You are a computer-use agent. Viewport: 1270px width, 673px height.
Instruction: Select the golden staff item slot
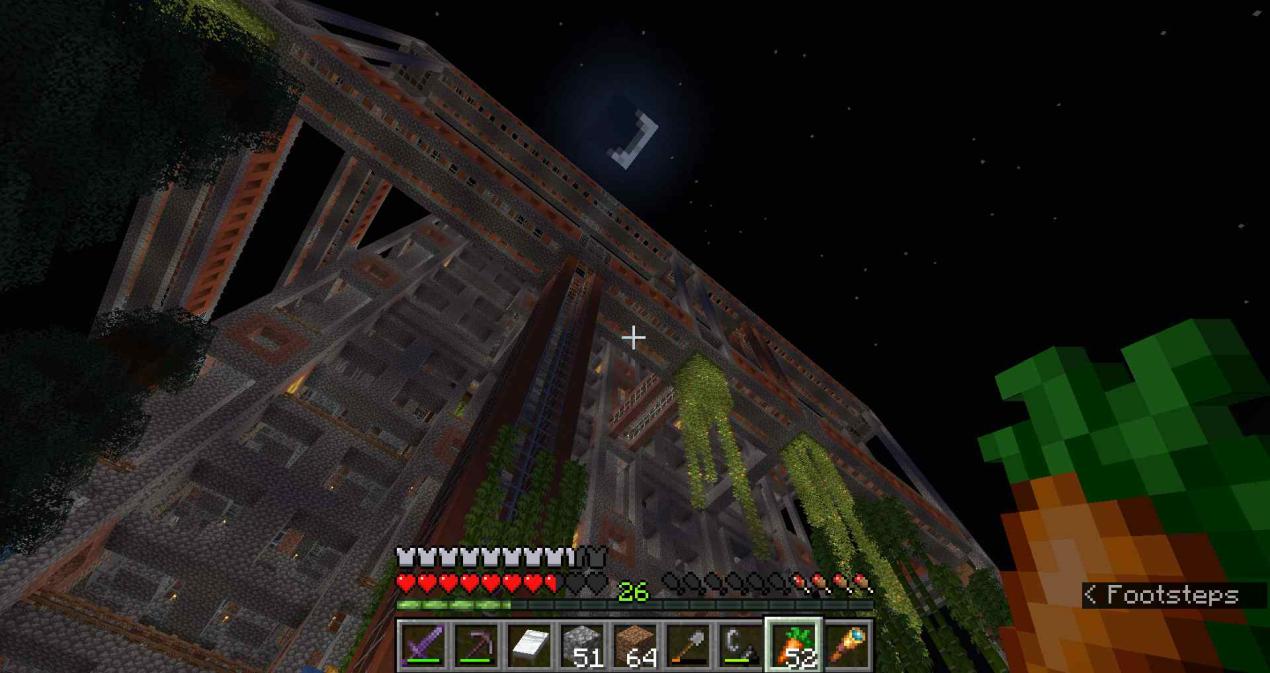coord(847,645)
